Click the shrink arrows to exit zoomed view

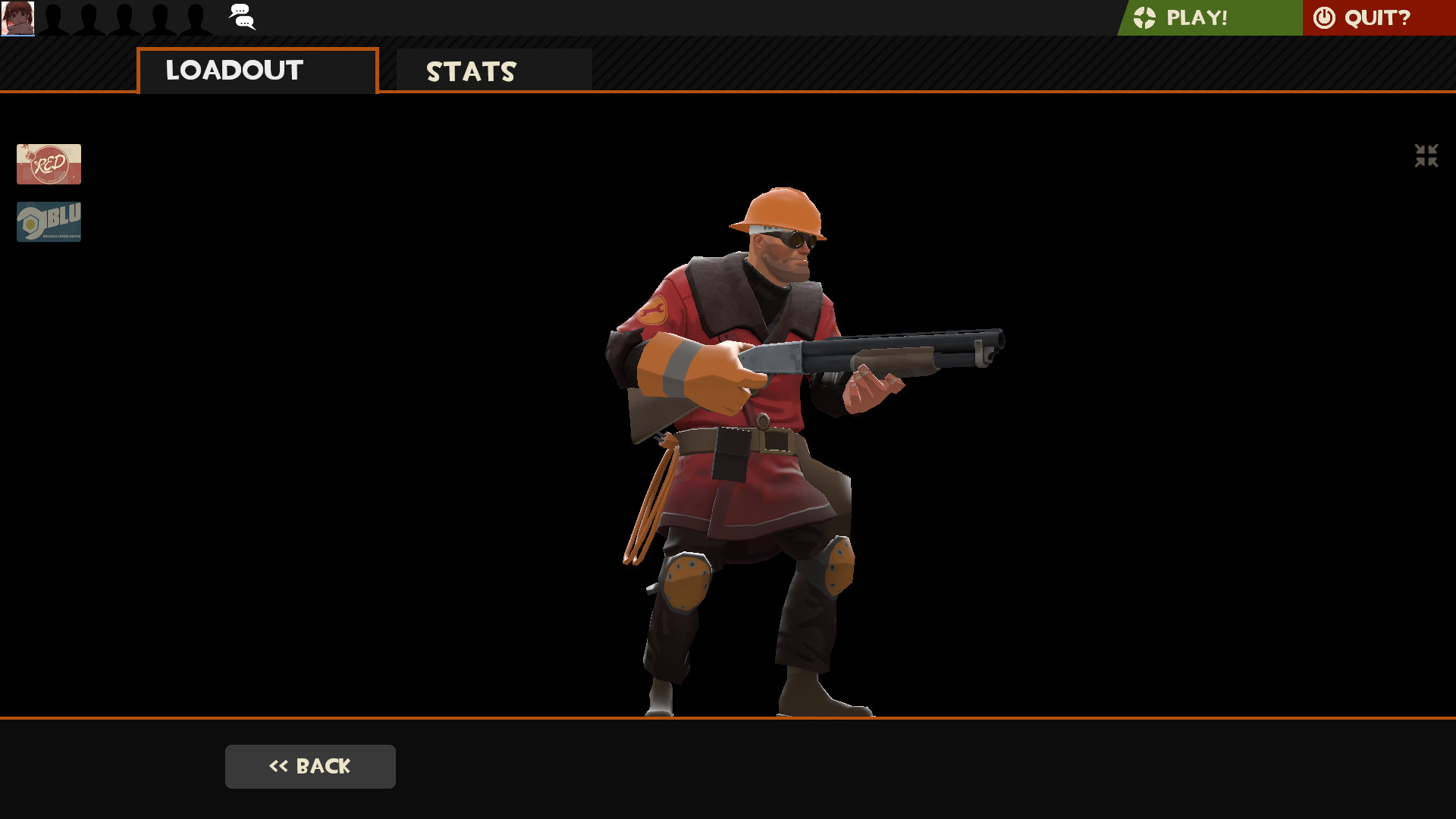tap(1426, 155)
